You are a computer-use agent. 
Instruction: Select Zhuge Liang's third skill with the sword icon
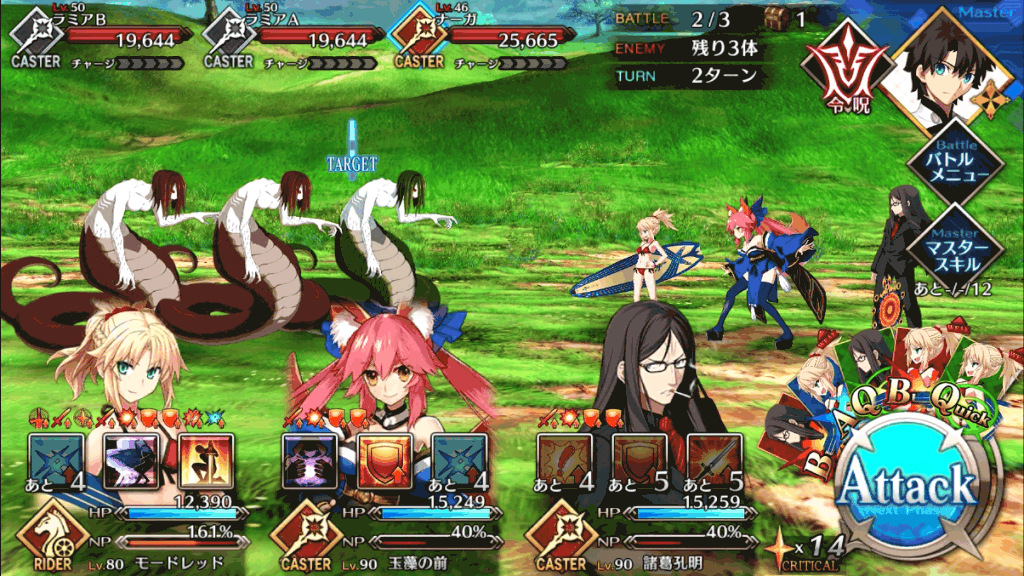point(713,461)
